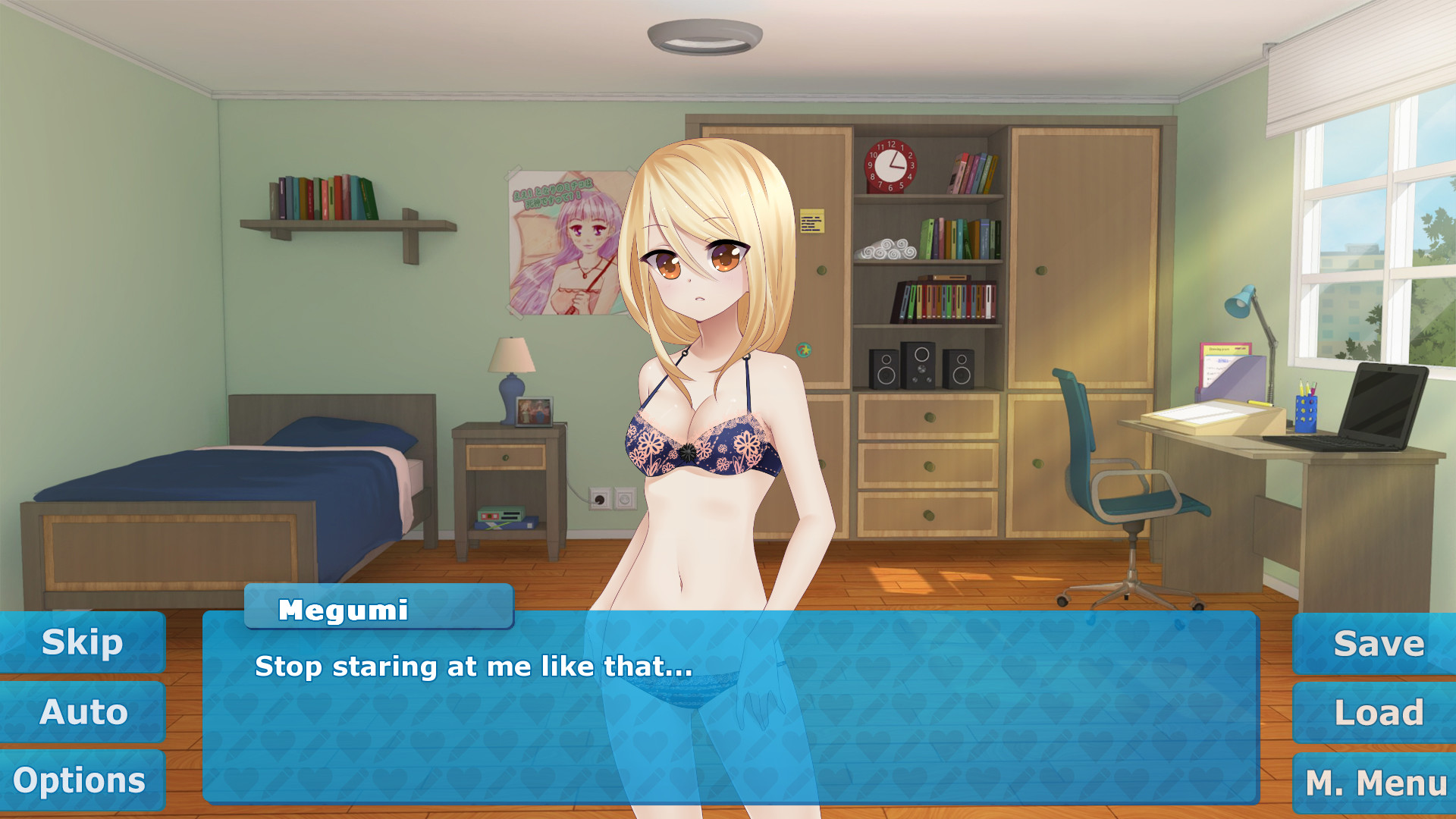Click the red wall clock
Viewport: 1456px width, 819px height.
pyautogui.click(x=893, y=165)
